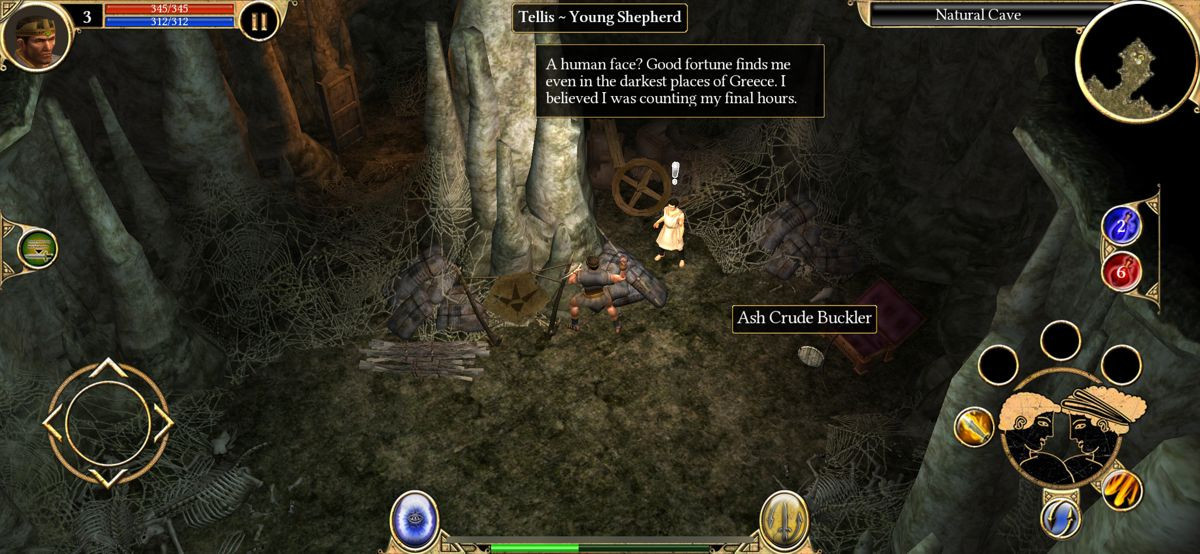Screen dimensions: 1200x554
Task: Use the red health potion
Action: click(x=1121, y=270)
